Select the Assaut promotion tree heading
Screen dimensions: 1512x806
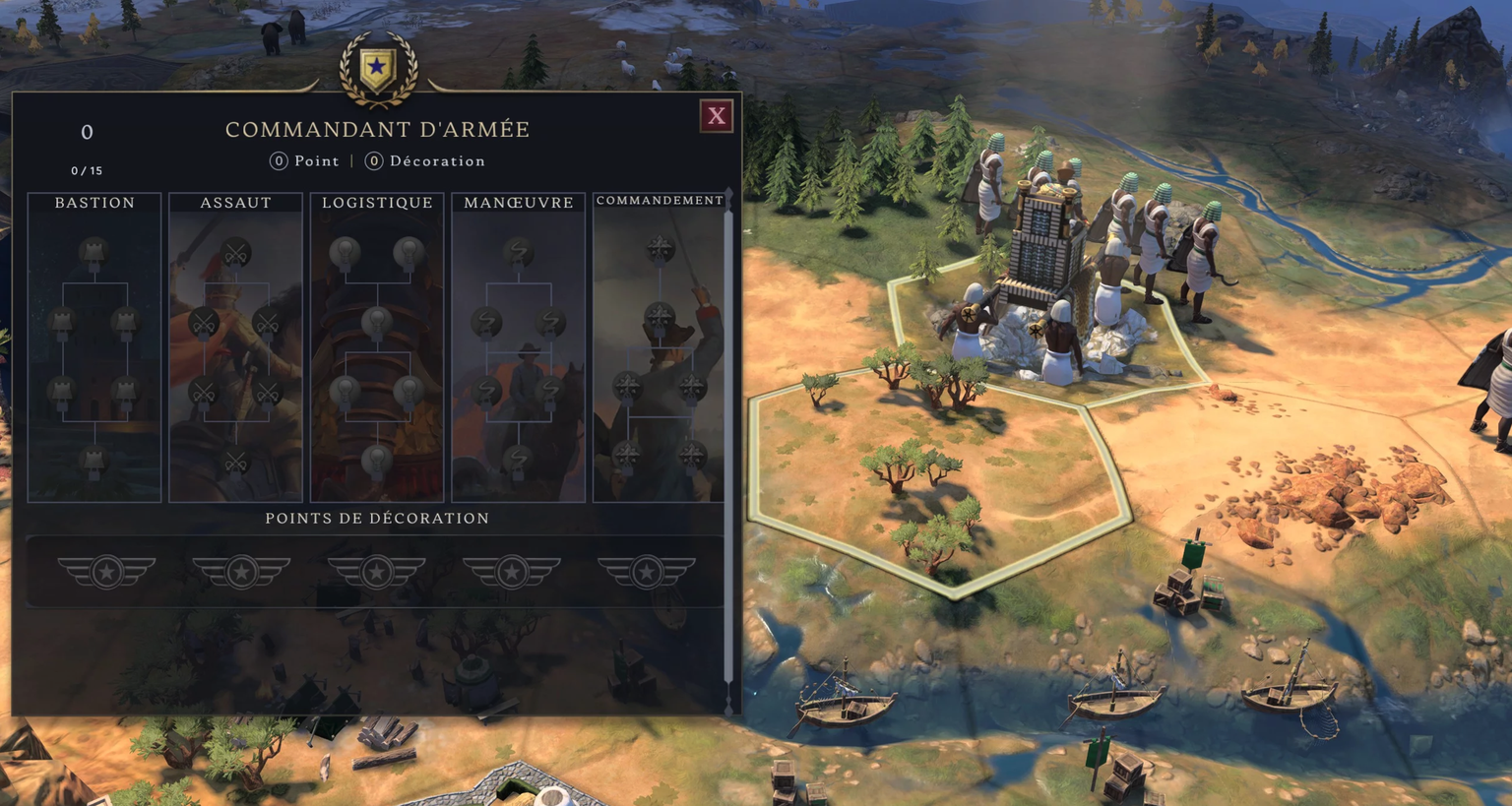(x=236, y=203)
